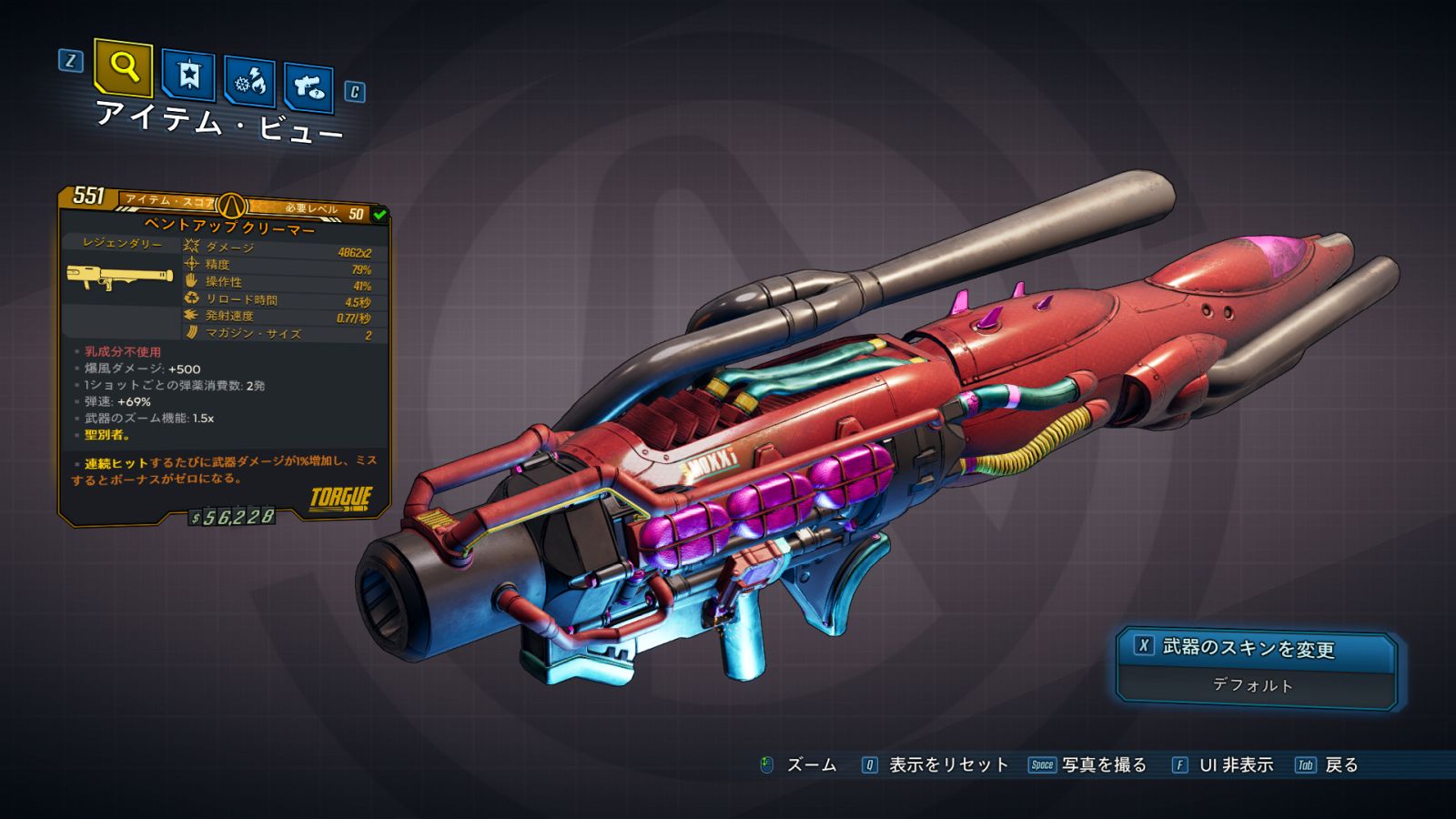This screenshot has width=1456, height=819.
Task: Switch to the weapon icon tab
Action: [x=308, y=87]
